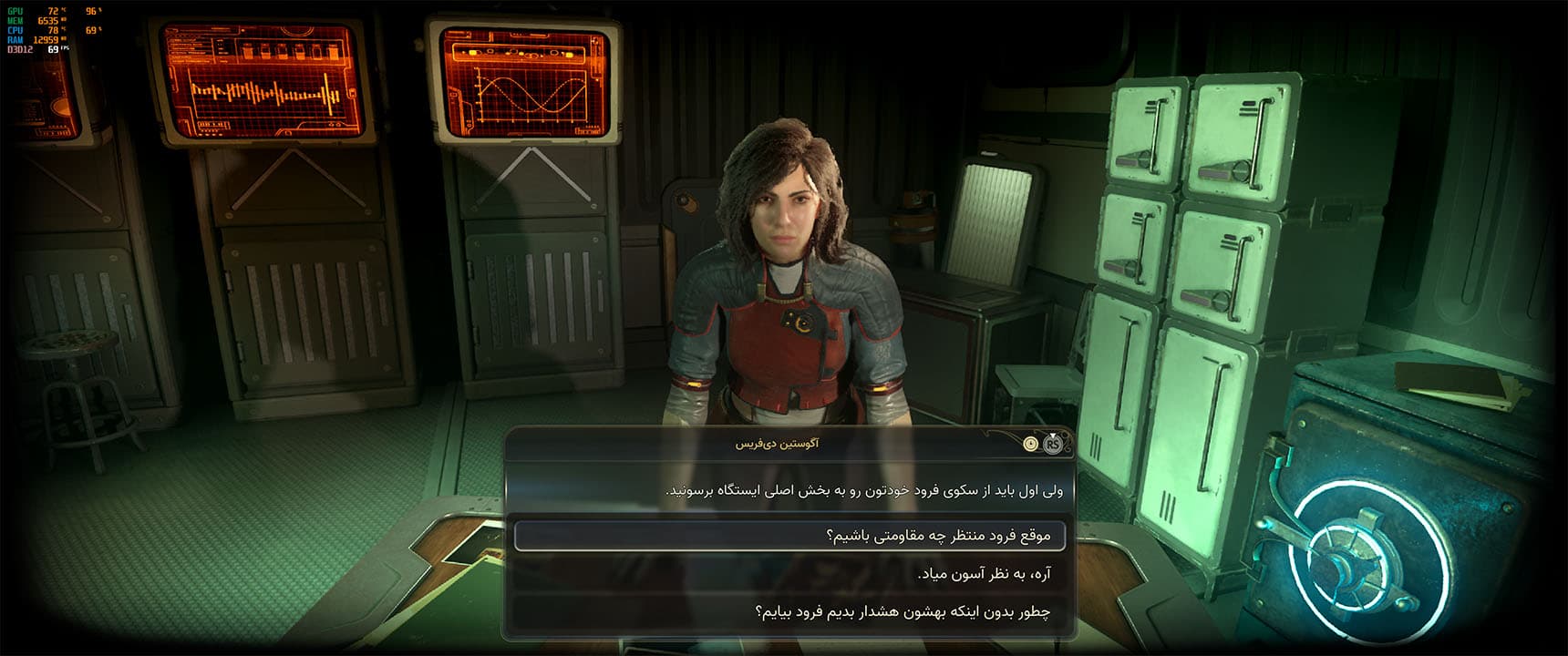Click the D3D12 69 FPS counter

point(36,49)
